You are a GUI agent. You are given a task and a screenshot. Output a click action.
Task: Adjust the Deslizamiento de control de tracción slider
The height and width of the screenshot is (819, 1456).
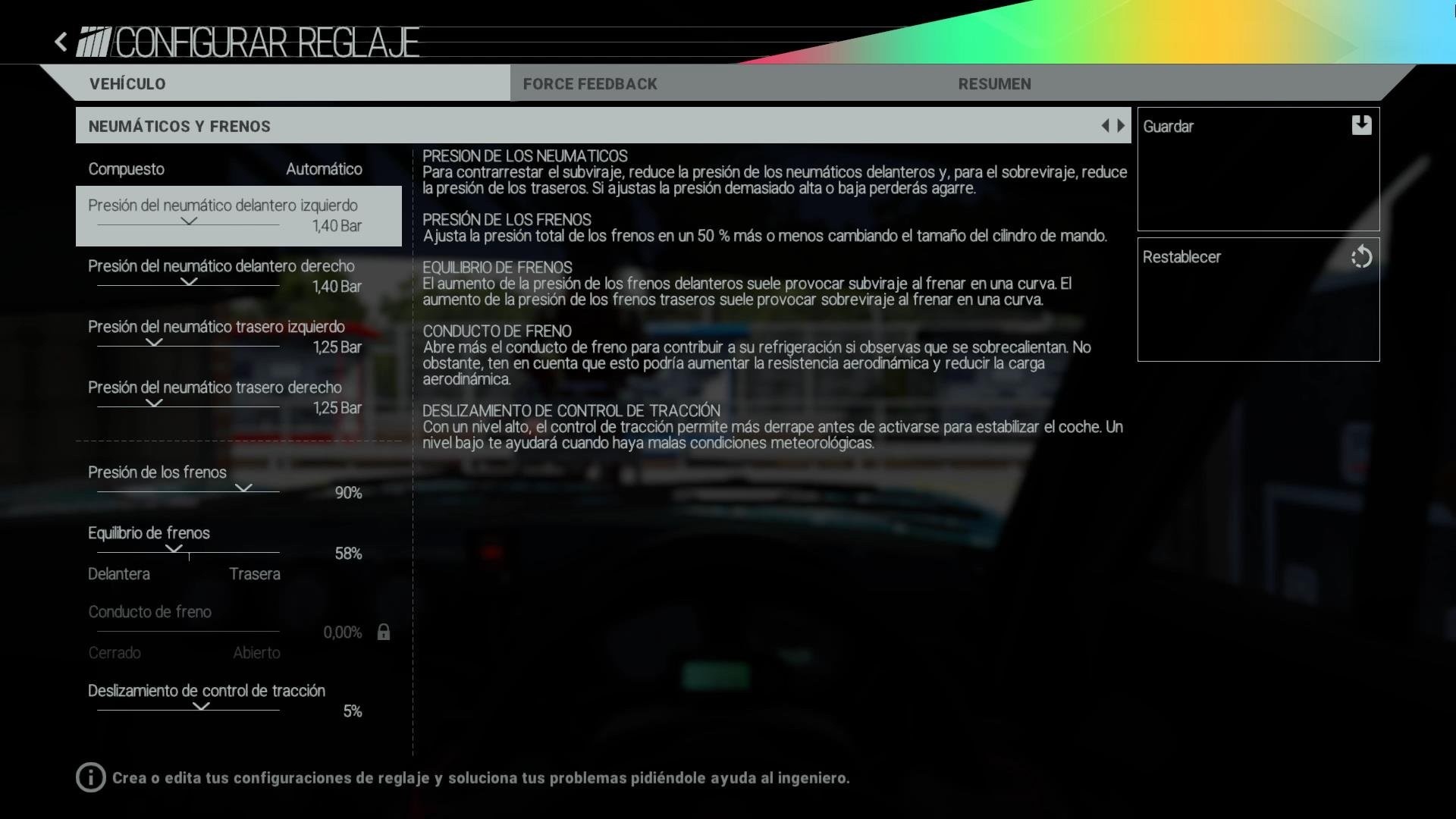point(201,707)
